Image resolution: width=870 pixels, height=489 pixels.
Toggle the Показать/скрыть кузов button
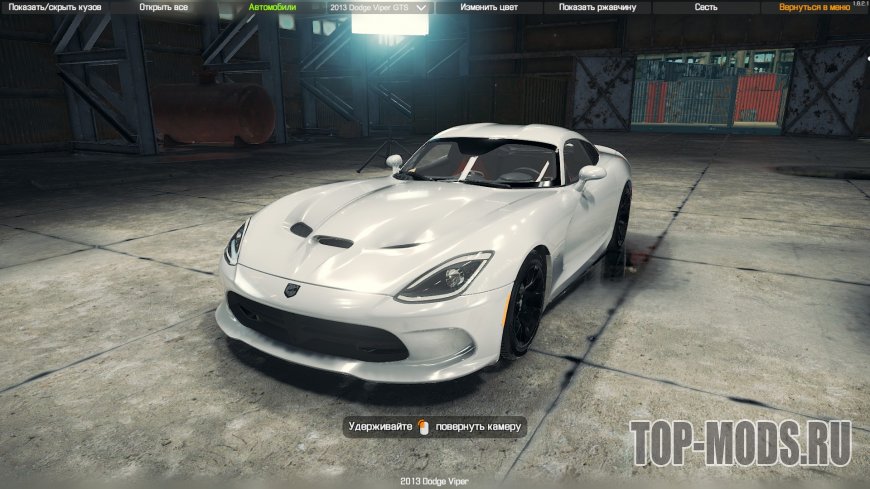point(56,7)
